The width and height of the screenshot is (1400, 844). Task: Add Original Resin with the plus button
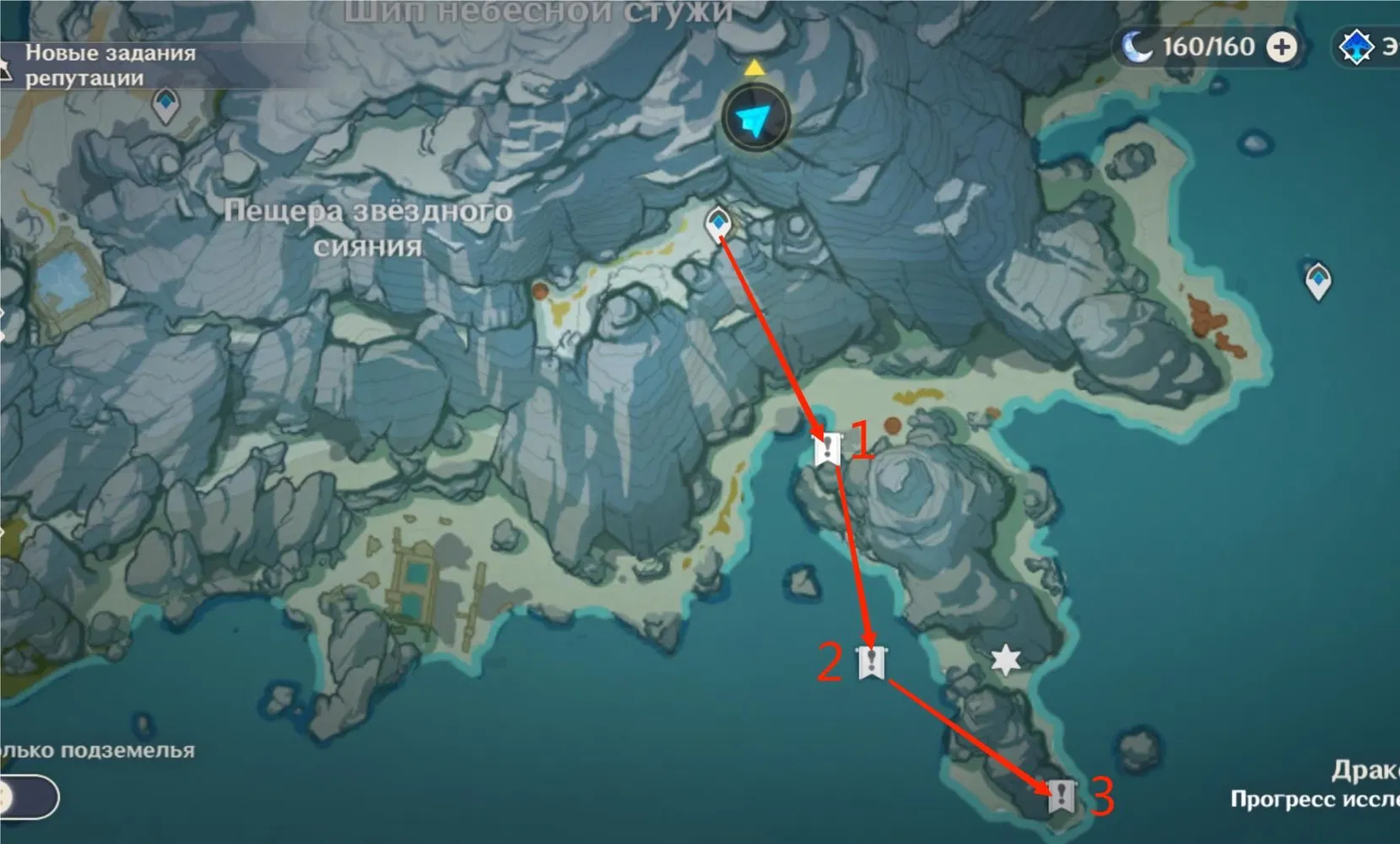1282,47
